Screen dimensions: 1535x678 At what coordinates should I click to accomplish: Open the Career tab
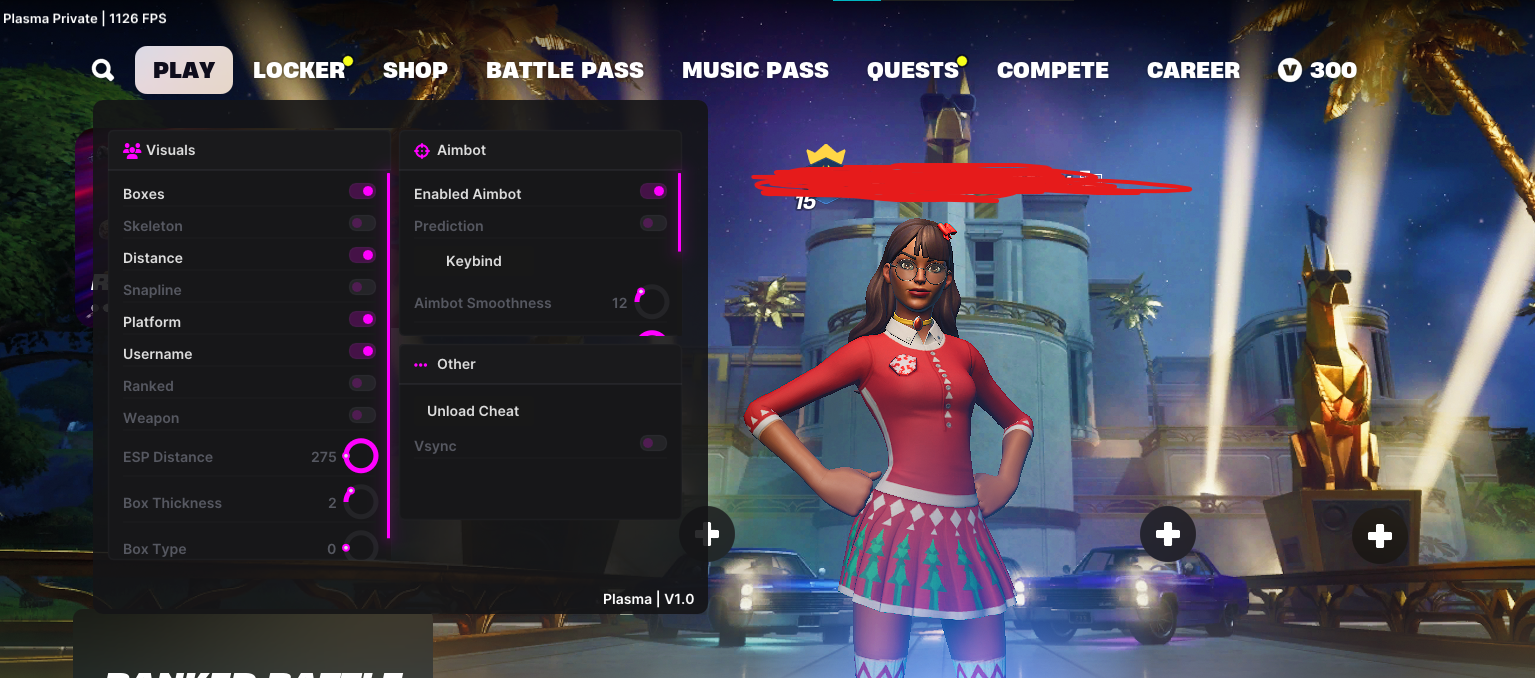[x=1193, y=70]
